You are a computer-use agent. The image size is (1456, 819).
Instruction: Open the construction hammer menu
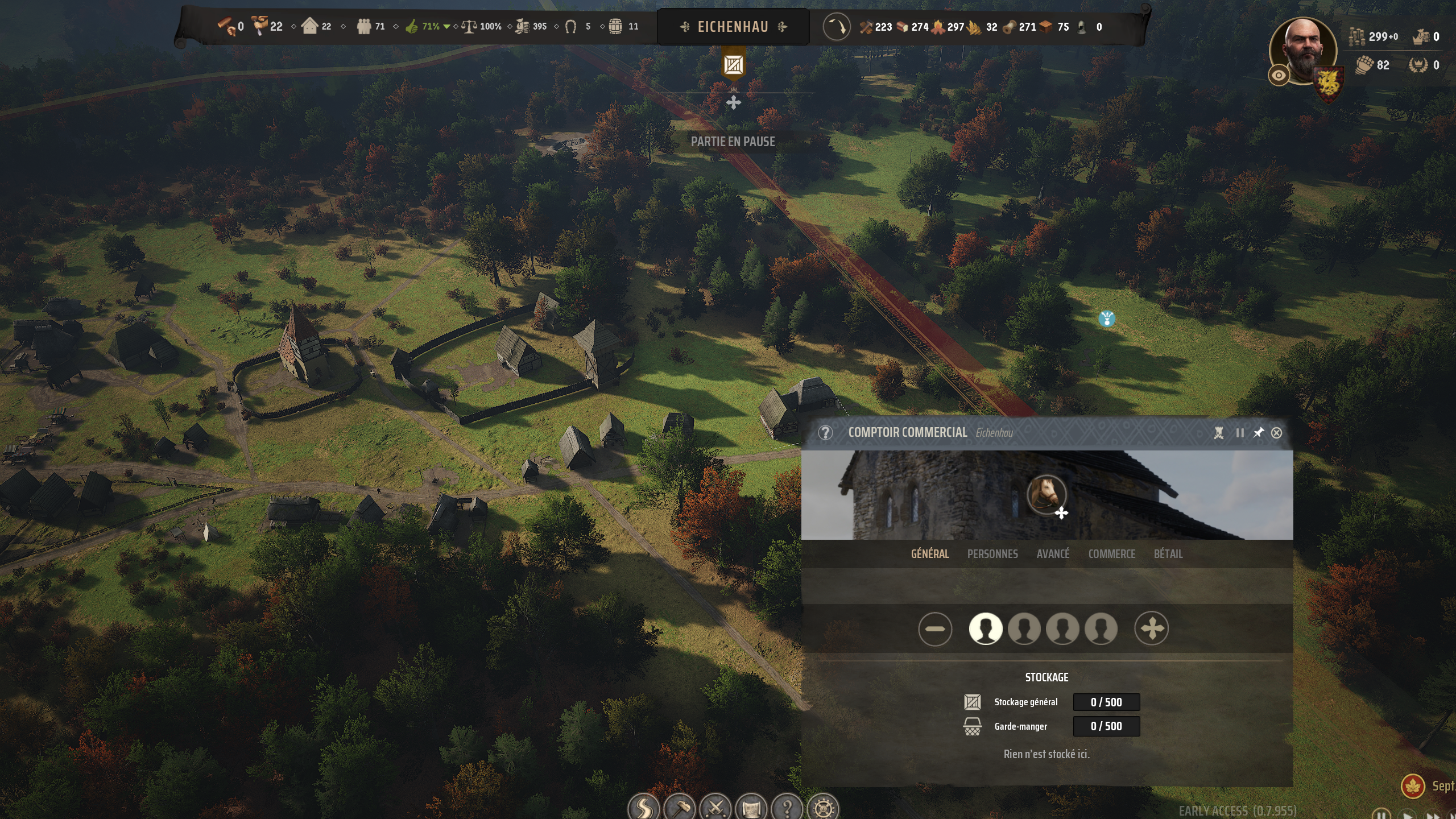(680, 806)
